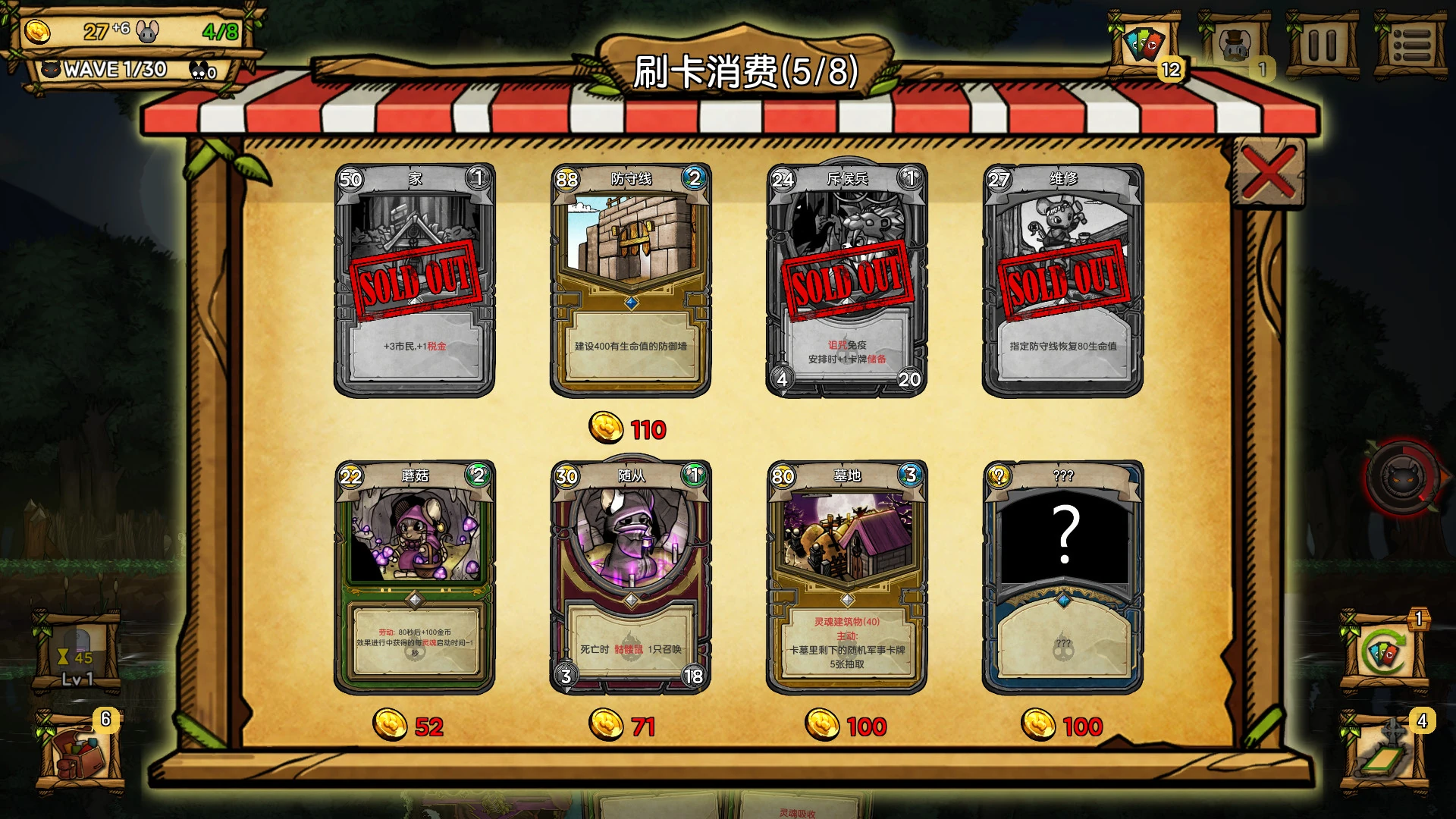Screen dimensions: 1456x819
Task: Purchase the 随从 minion card
Action: [x=630, y=577]
